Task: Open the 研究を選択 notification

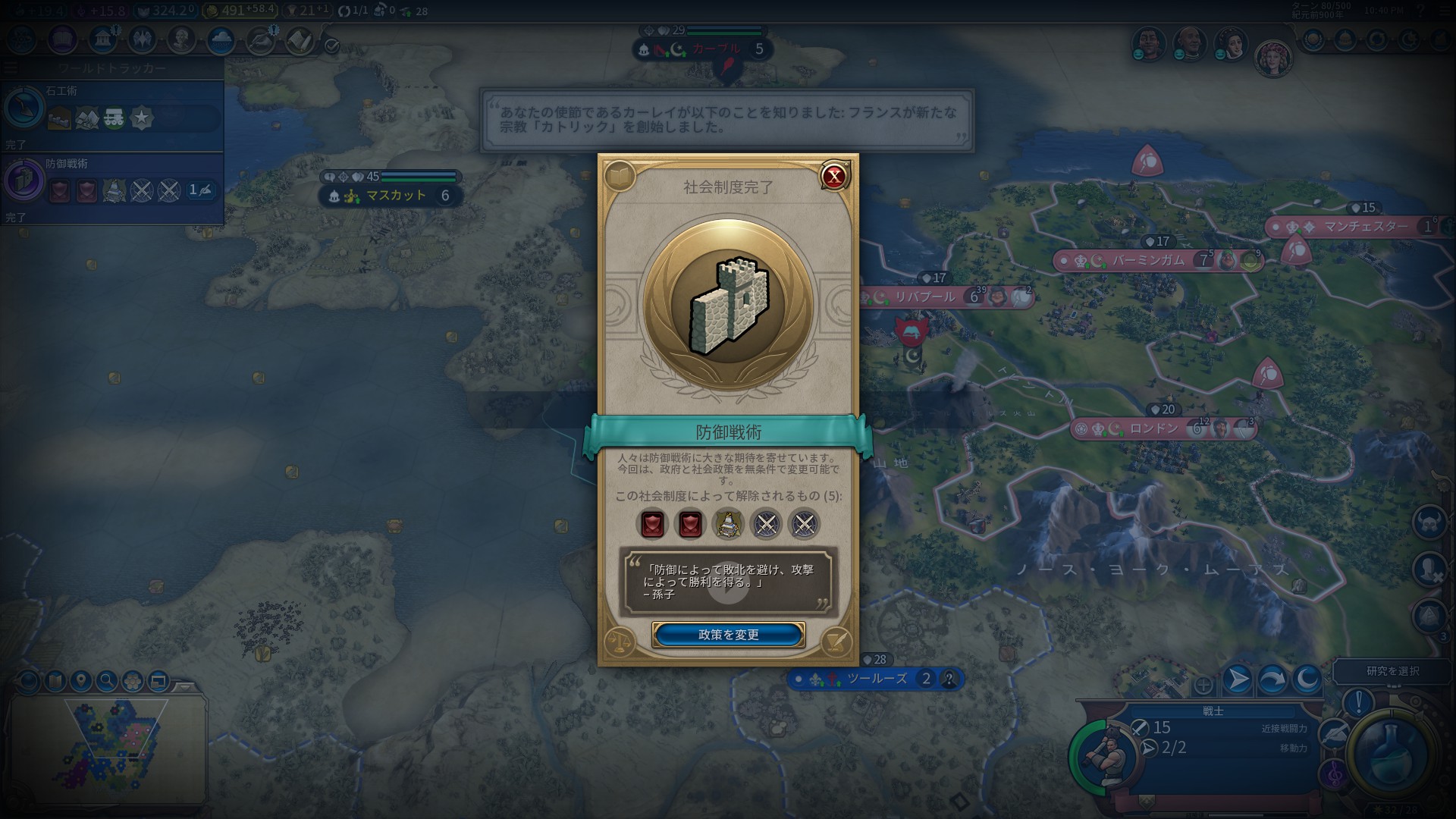Action: point(1392,671)
